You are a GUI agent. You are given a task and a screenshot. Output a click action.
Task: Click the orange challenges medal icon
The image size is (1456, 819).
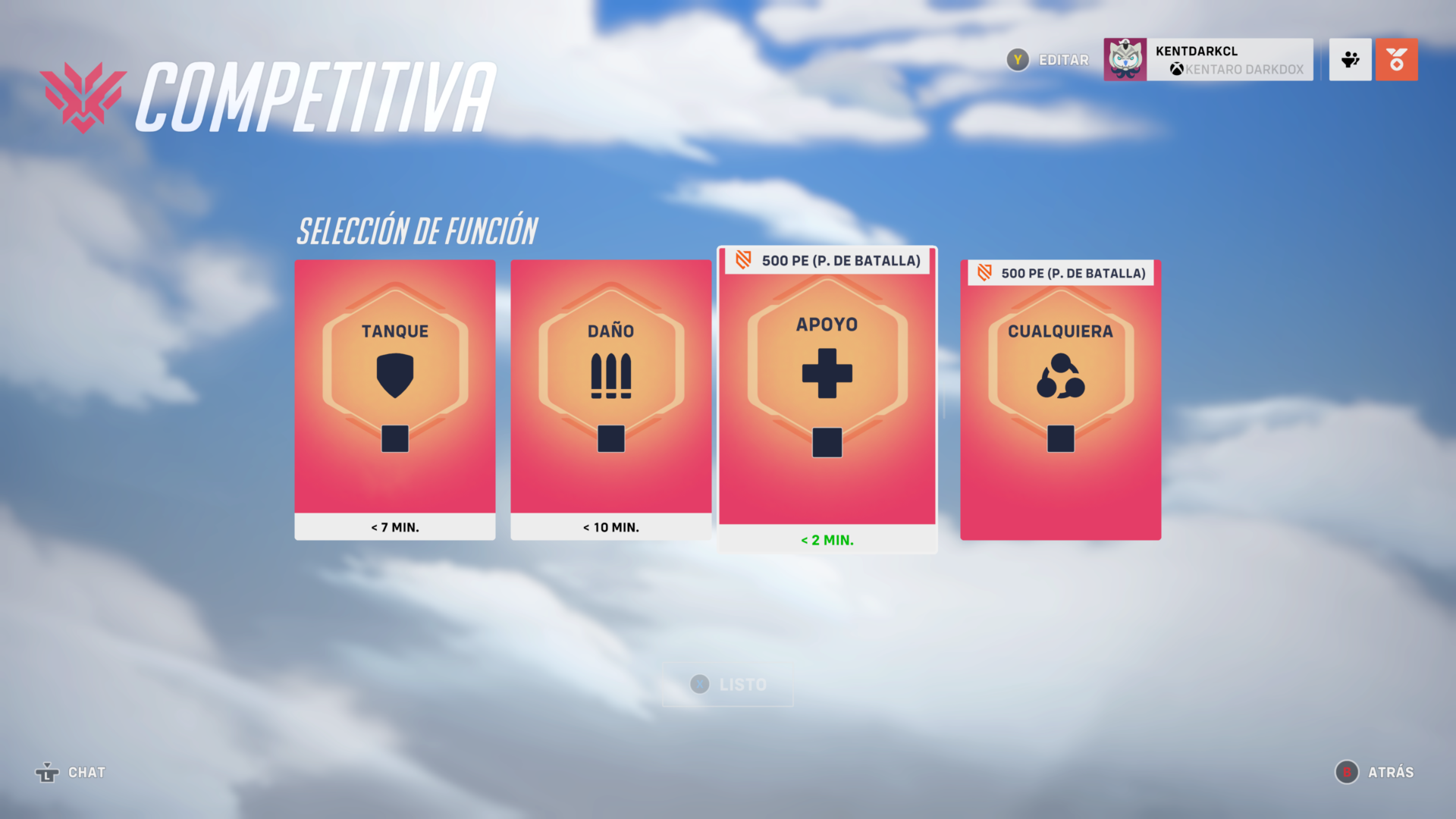[1397, 59]
